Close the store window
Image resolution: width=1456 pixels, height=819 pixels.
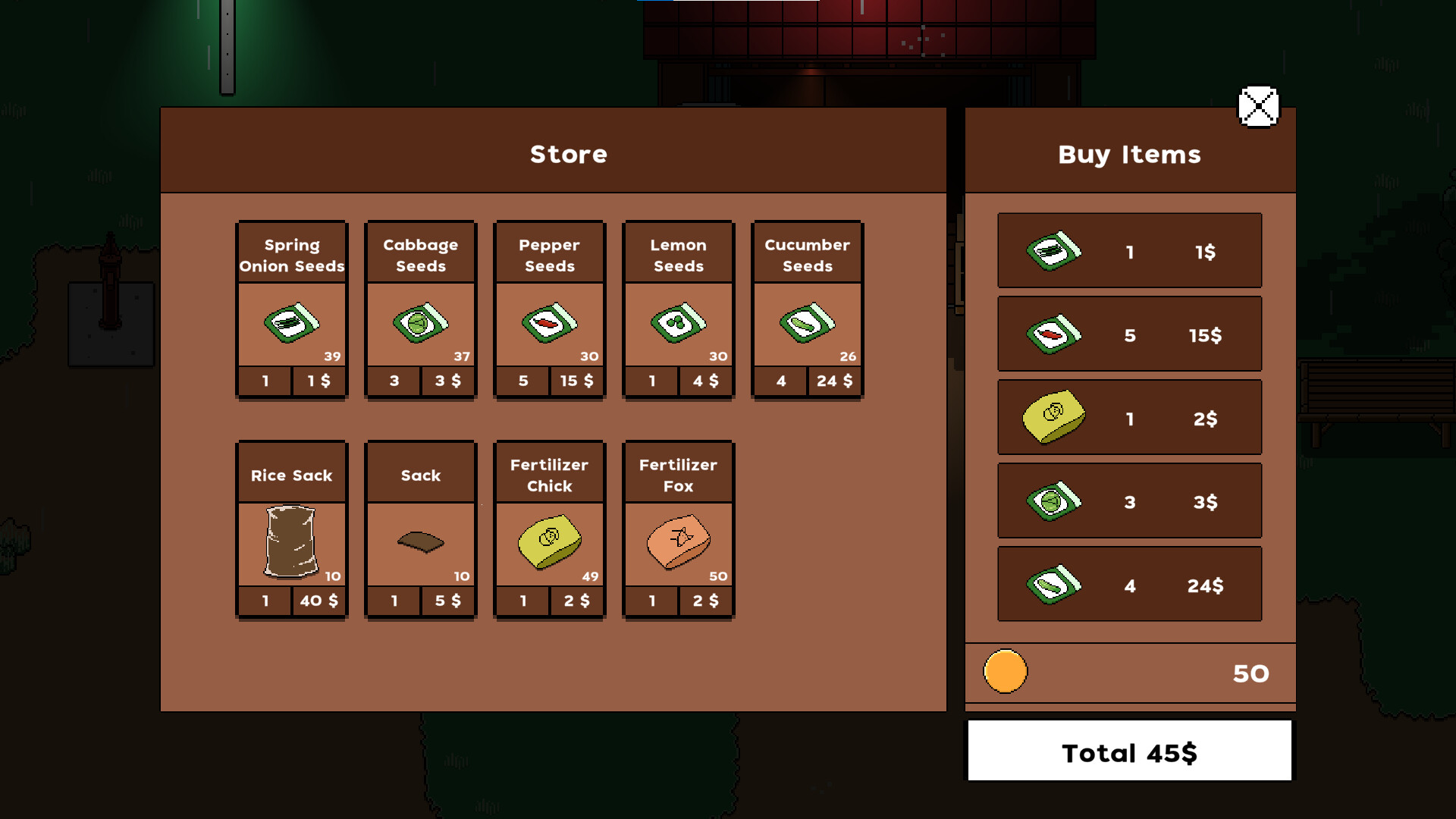coord(1258,107)
